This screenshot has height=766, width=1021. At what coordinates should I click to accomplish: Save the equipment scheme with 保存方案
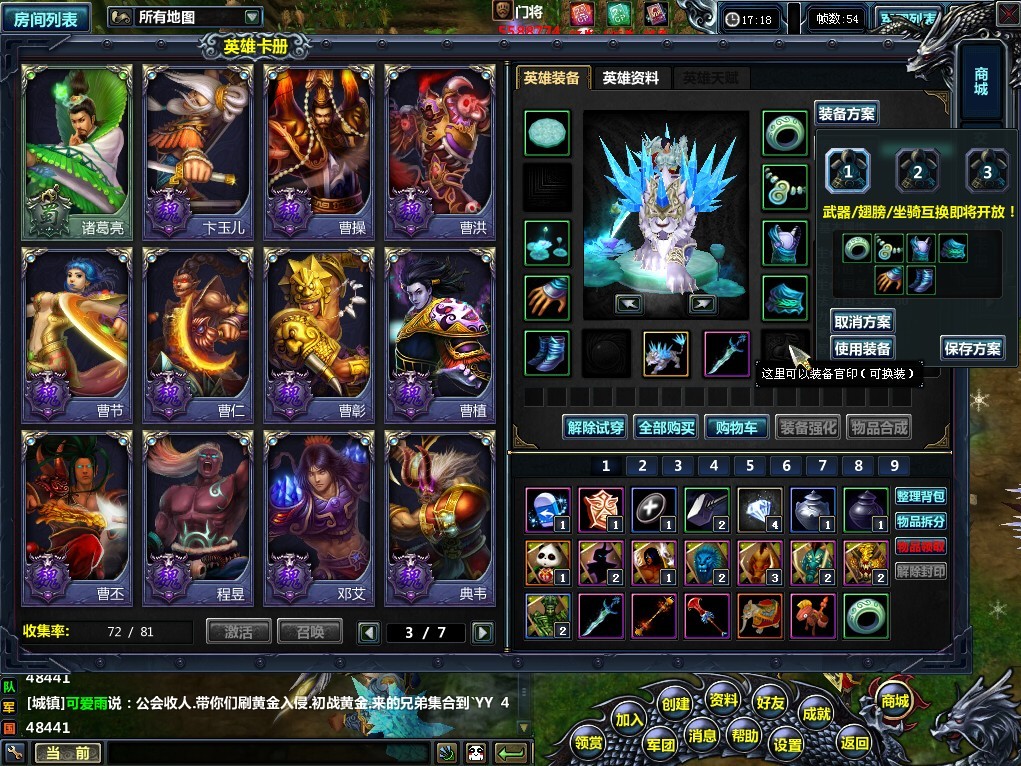[972, 348]
